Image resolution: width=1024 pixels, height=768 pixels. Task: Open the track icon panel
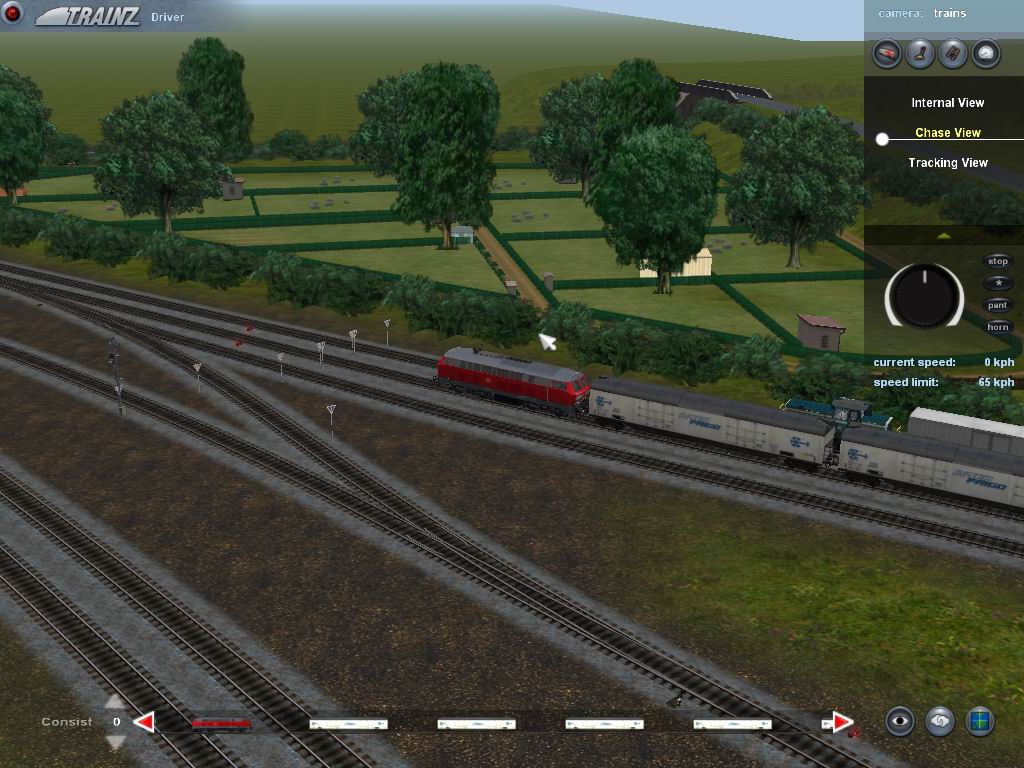[953, 53]
